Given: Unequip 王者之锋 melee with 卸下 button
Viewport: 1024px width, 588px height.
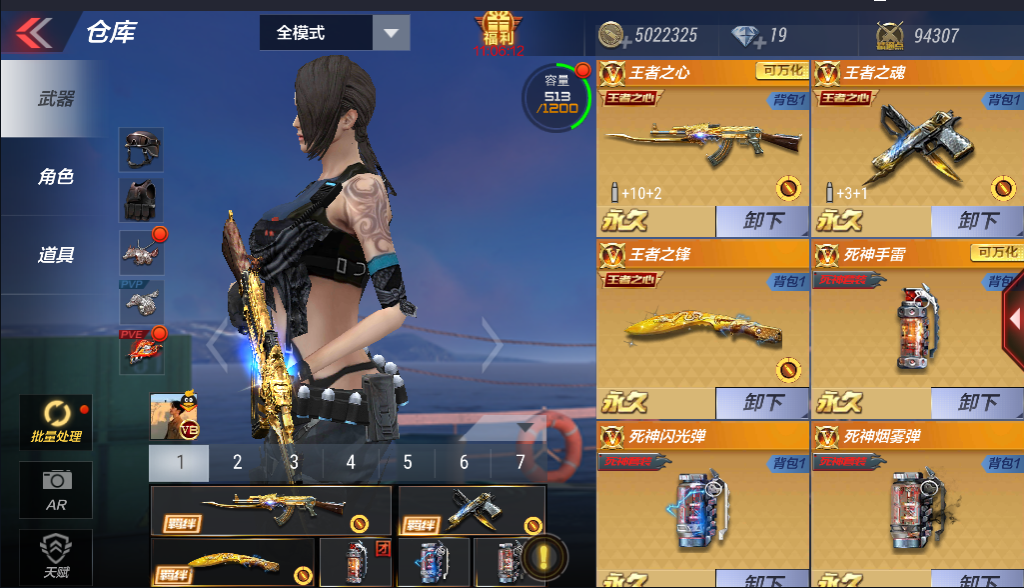Looking at the screenshot, I should pos(763,403).
